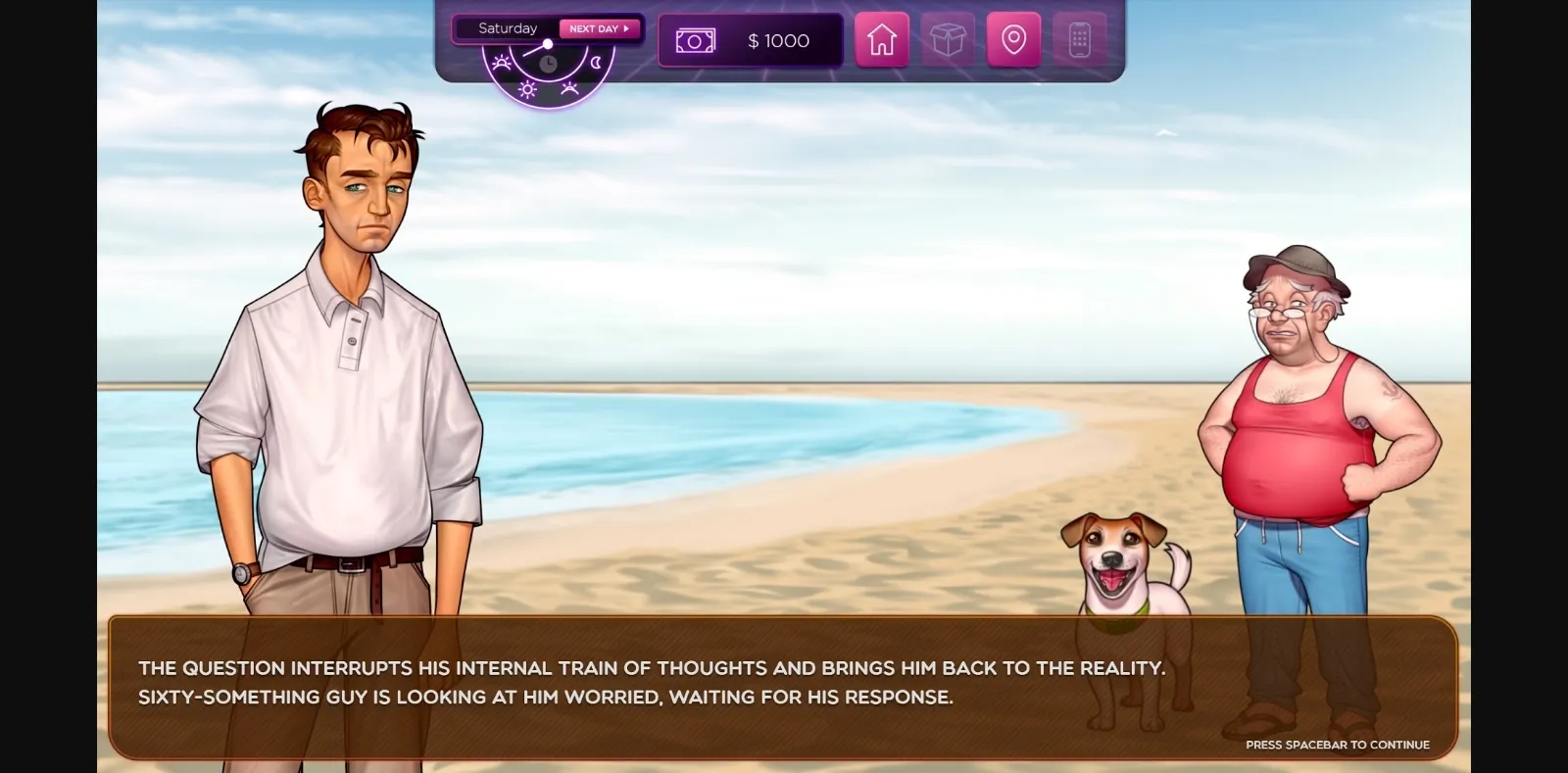Select the sunset icon on the time dial
Screen dimensions: 1568x773
coord(569,88)
